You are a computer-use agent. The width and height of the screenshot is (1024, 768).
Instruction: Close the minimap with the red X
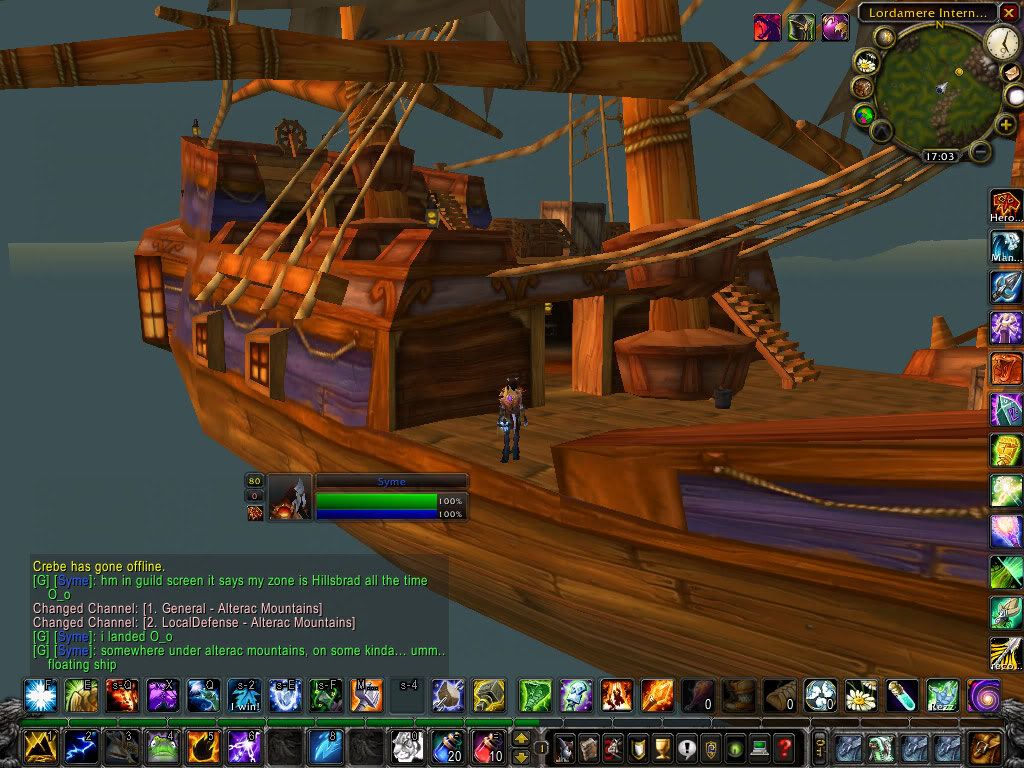(1010, 12)
